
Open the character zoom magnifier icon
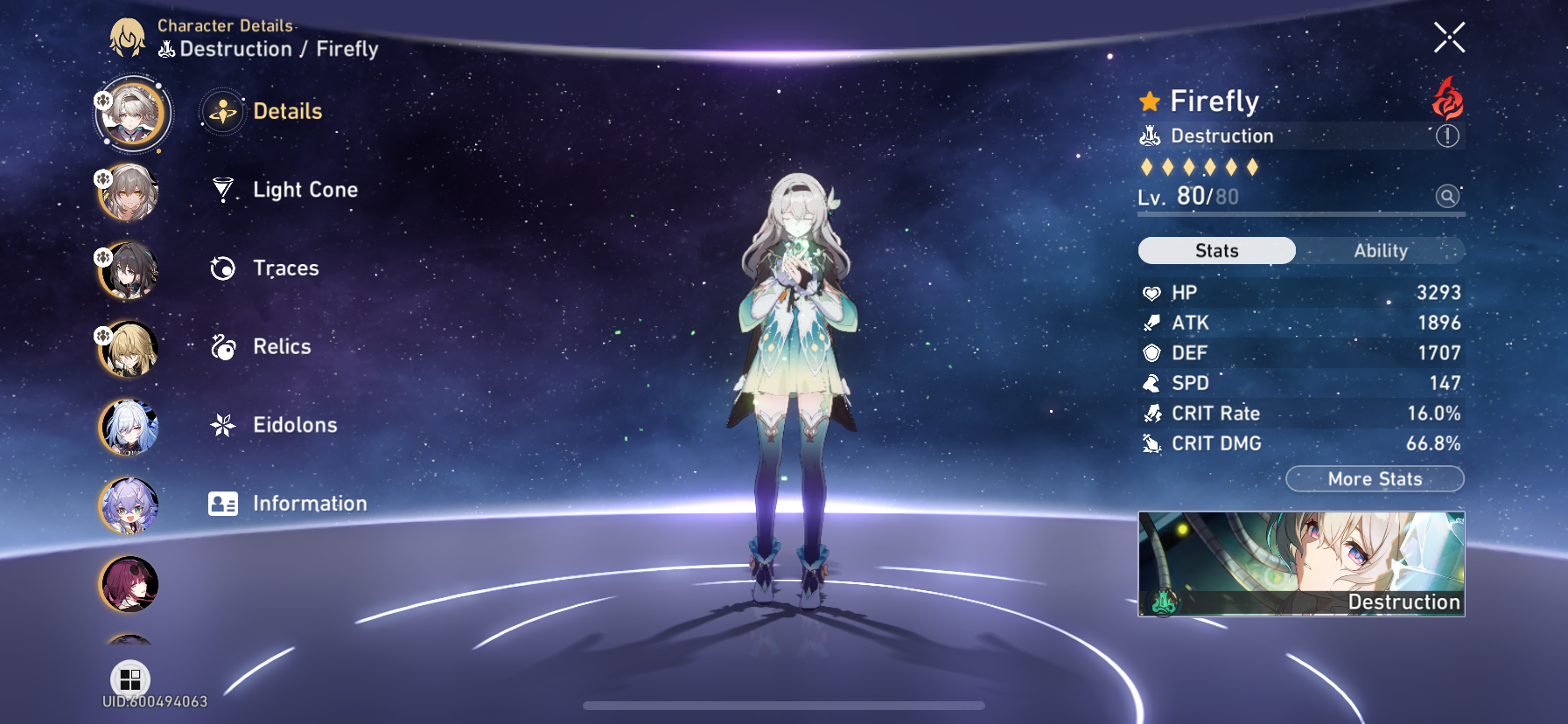point(1447,197)
